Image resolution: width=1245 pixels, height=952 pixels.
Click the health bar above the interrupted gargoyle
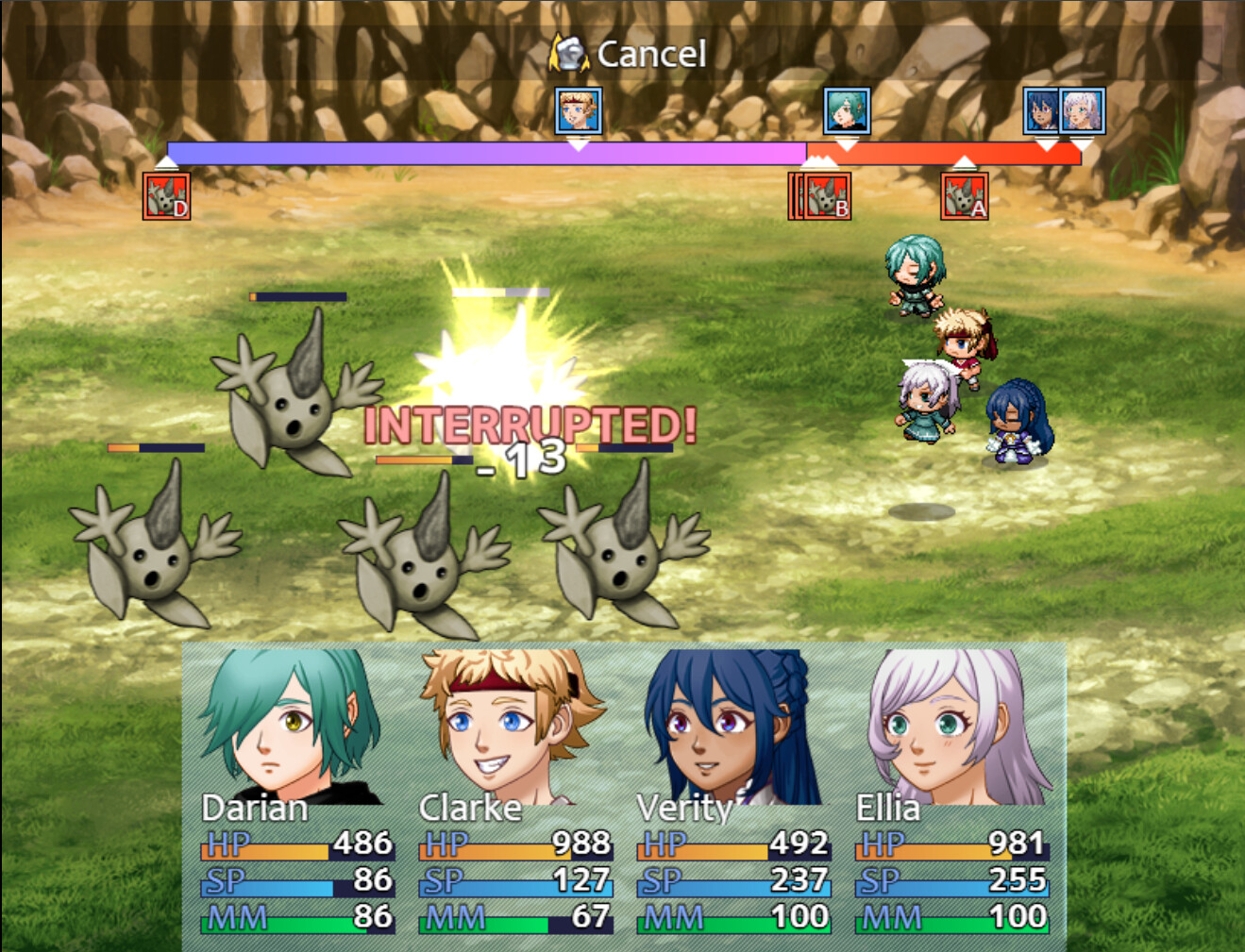point(500,293)
